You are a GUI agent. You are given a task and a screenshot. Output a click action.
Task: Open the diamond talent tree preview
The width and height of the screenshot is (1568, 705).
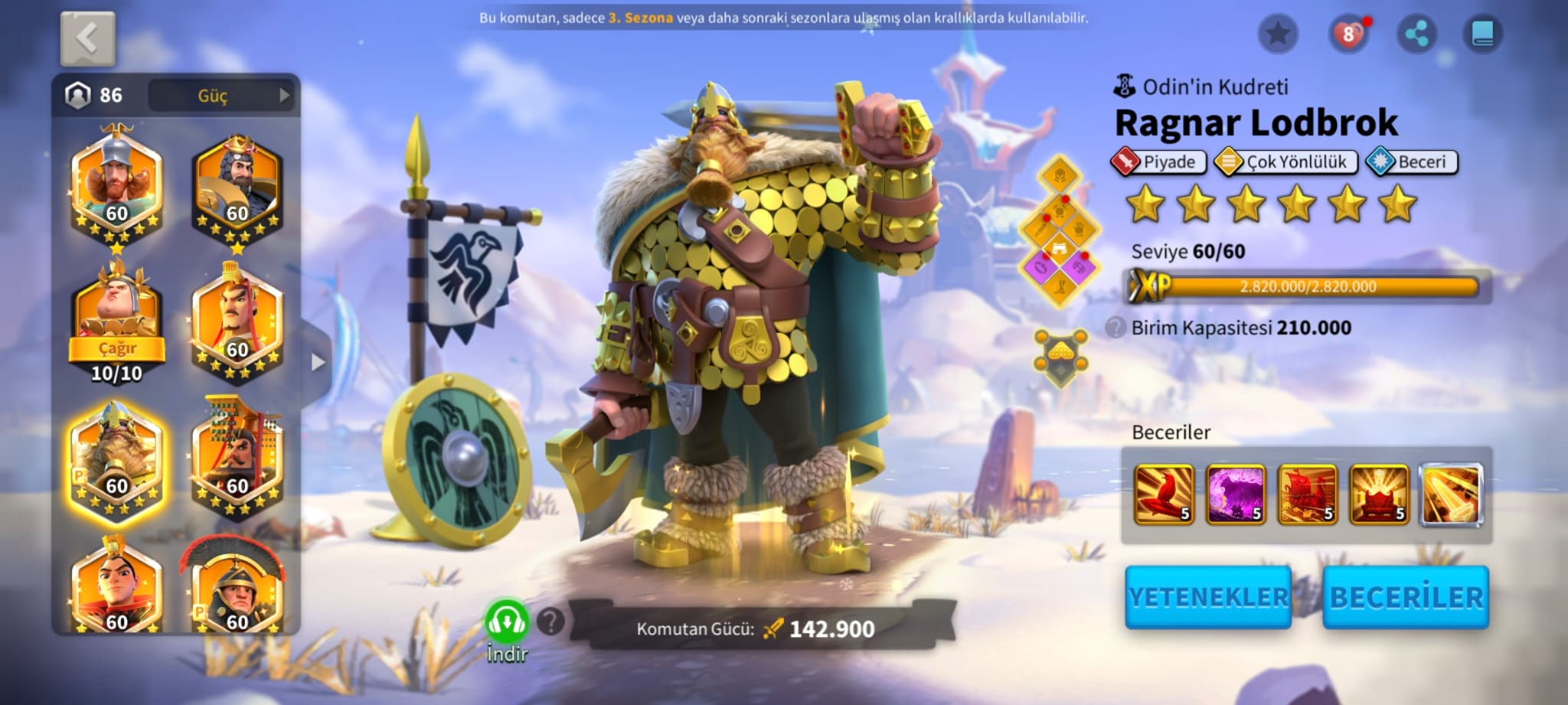[x=1060, y=230]
